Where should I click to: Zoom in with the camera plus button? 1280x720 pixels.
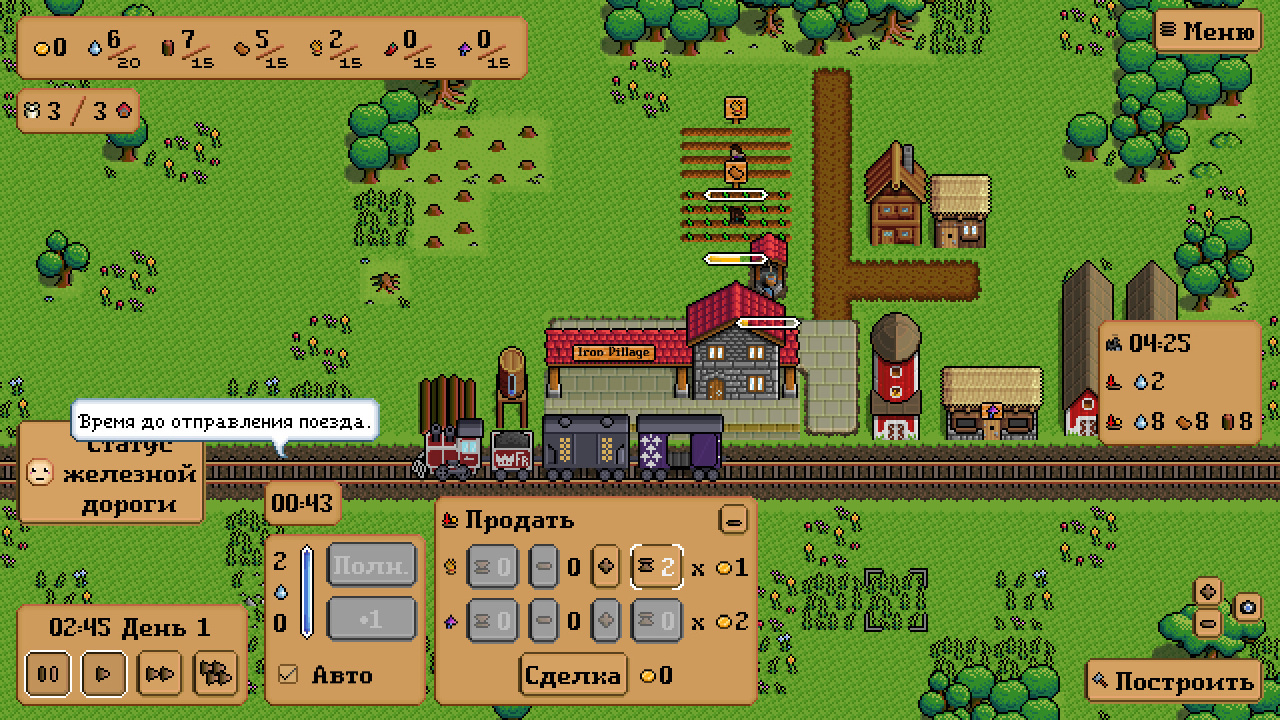point(1208,591)
